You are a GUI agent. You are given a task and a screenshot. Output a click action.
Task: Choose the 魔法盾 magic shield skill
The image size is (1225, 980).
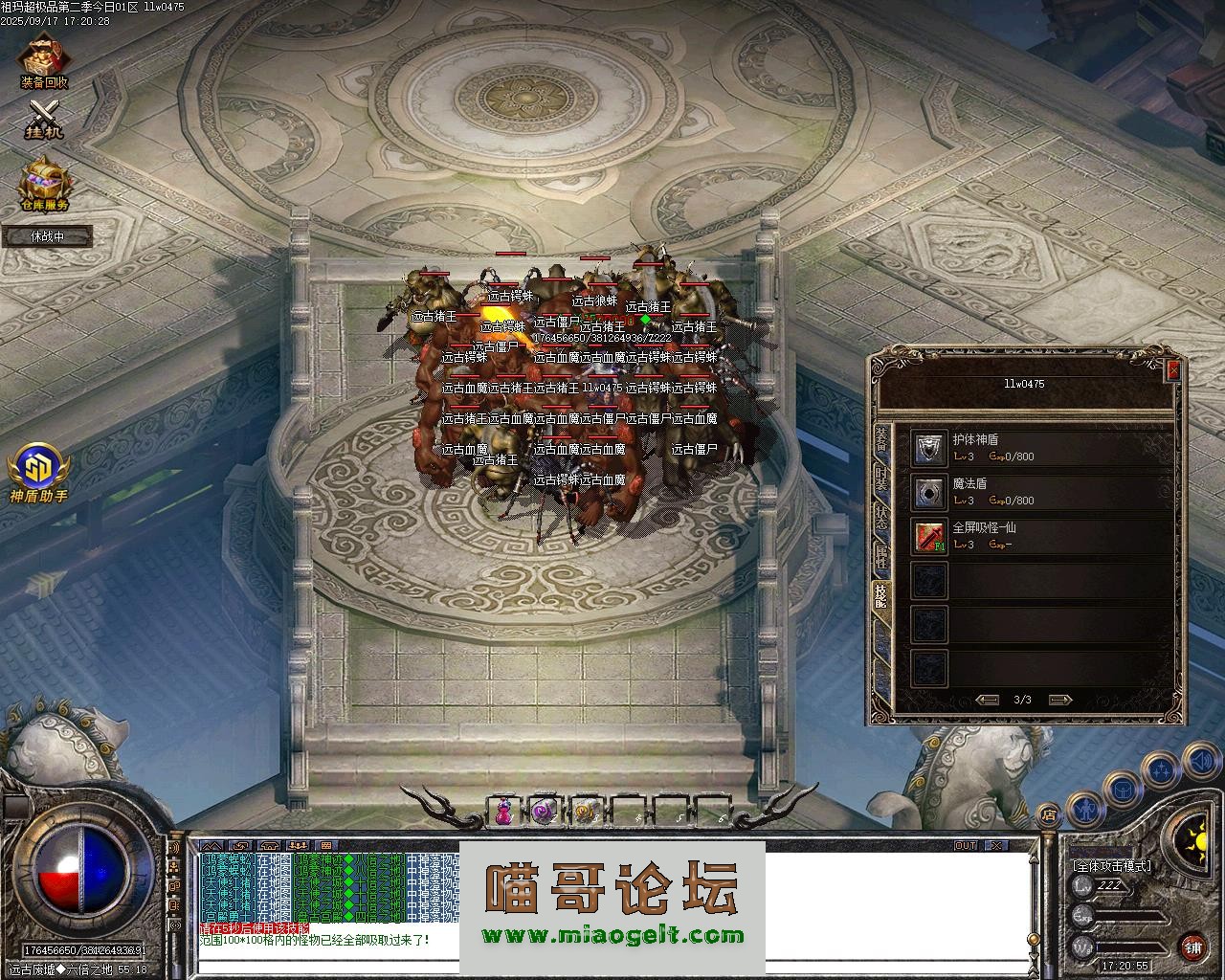pyautogui.click(x=928, y=492)
